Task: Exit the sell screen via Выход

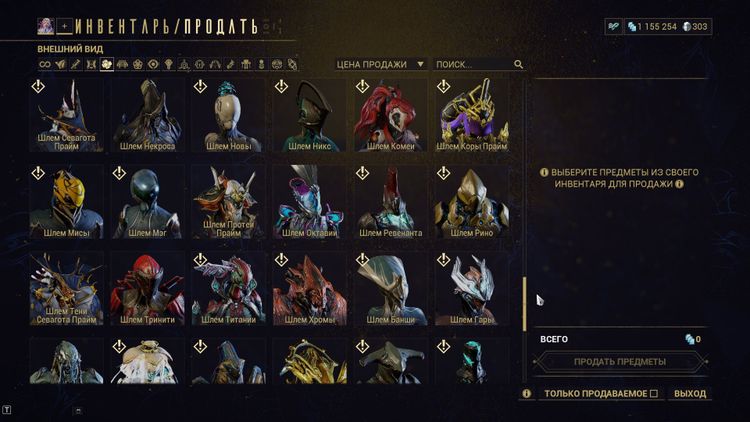Action: (x=690, y=394)
